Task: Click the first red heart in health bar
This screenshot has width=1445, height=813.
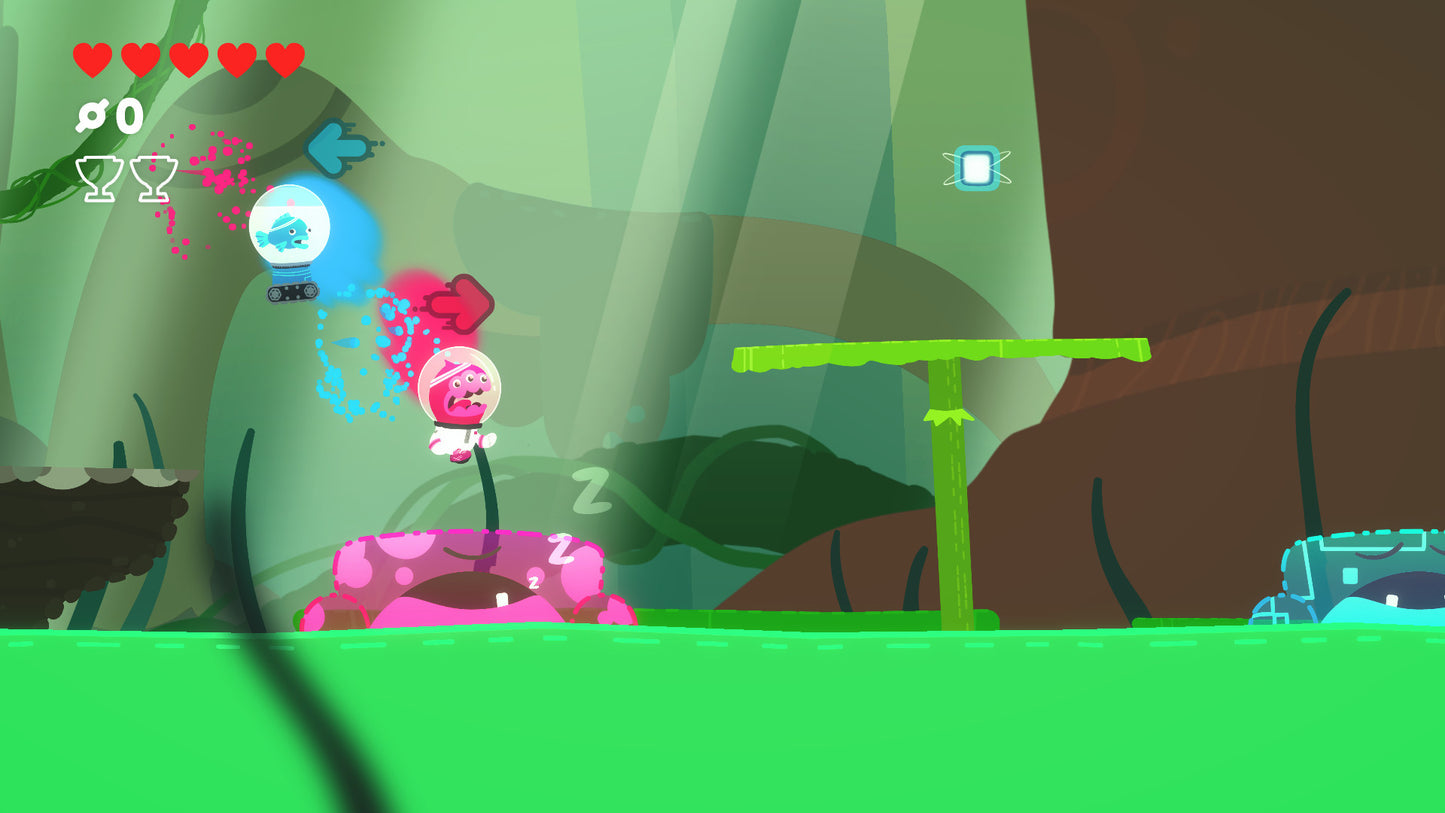Action: (x=91, y=57)
